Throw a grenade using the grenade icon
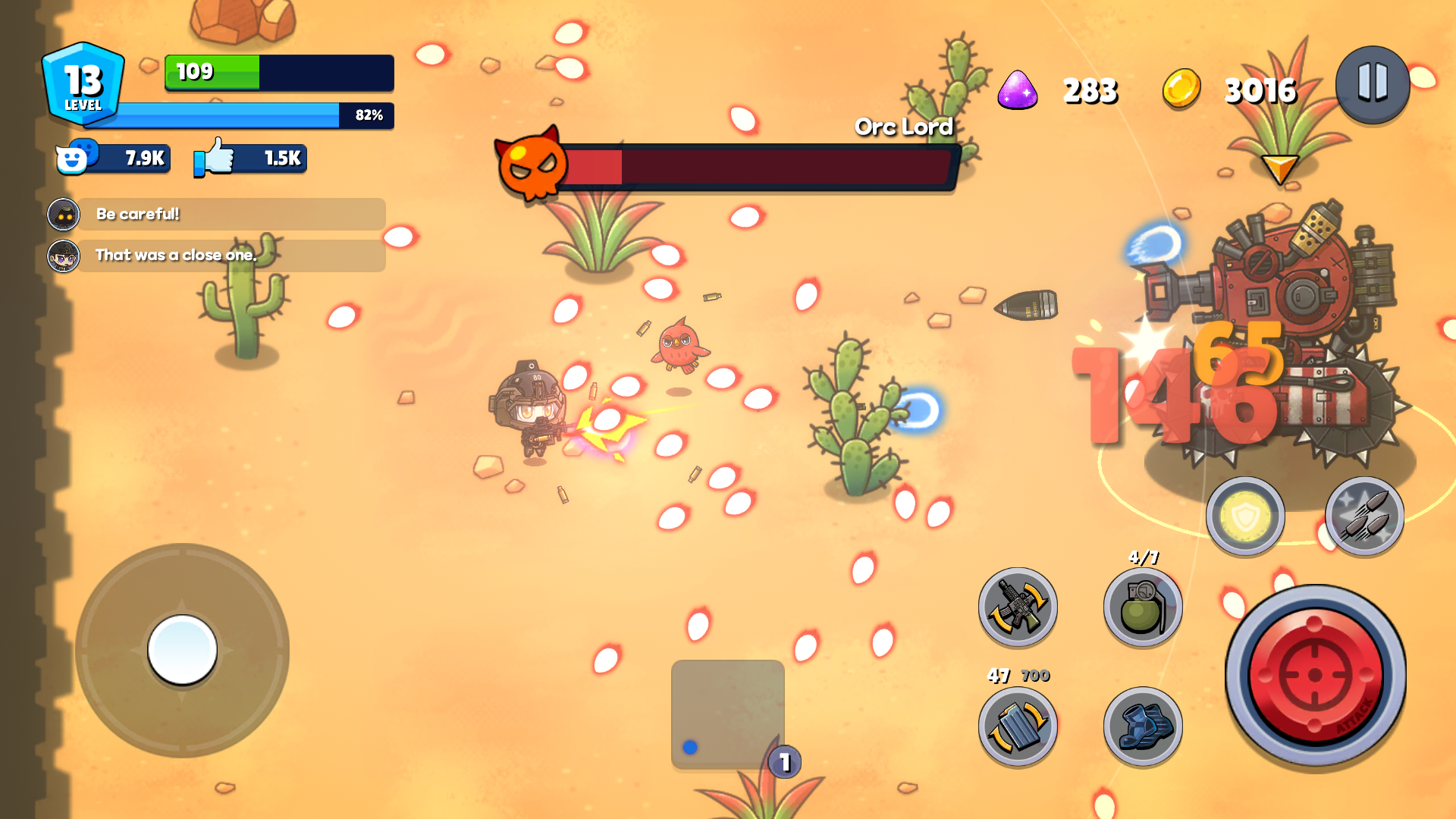This screenshot has height=819, width=1456. point(1142,609)
